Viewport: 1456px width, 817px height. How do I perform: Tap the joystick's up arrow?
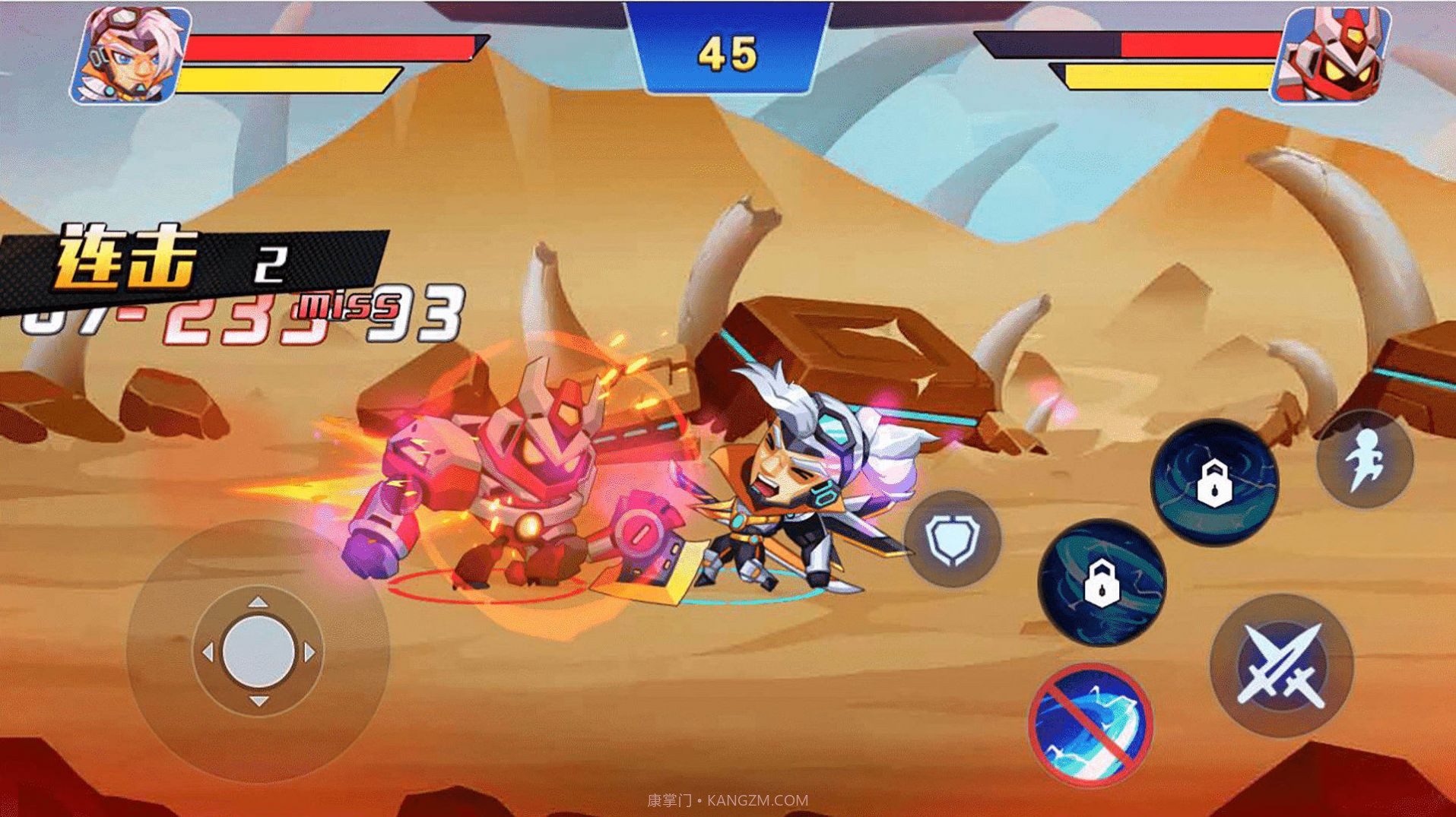click(259, 602)
